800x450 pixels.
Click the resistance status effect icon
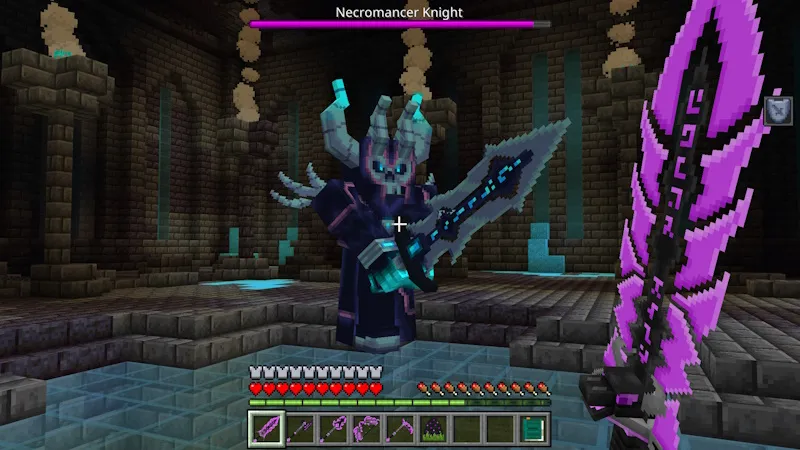pyautogui.click(x=776, y=110)
